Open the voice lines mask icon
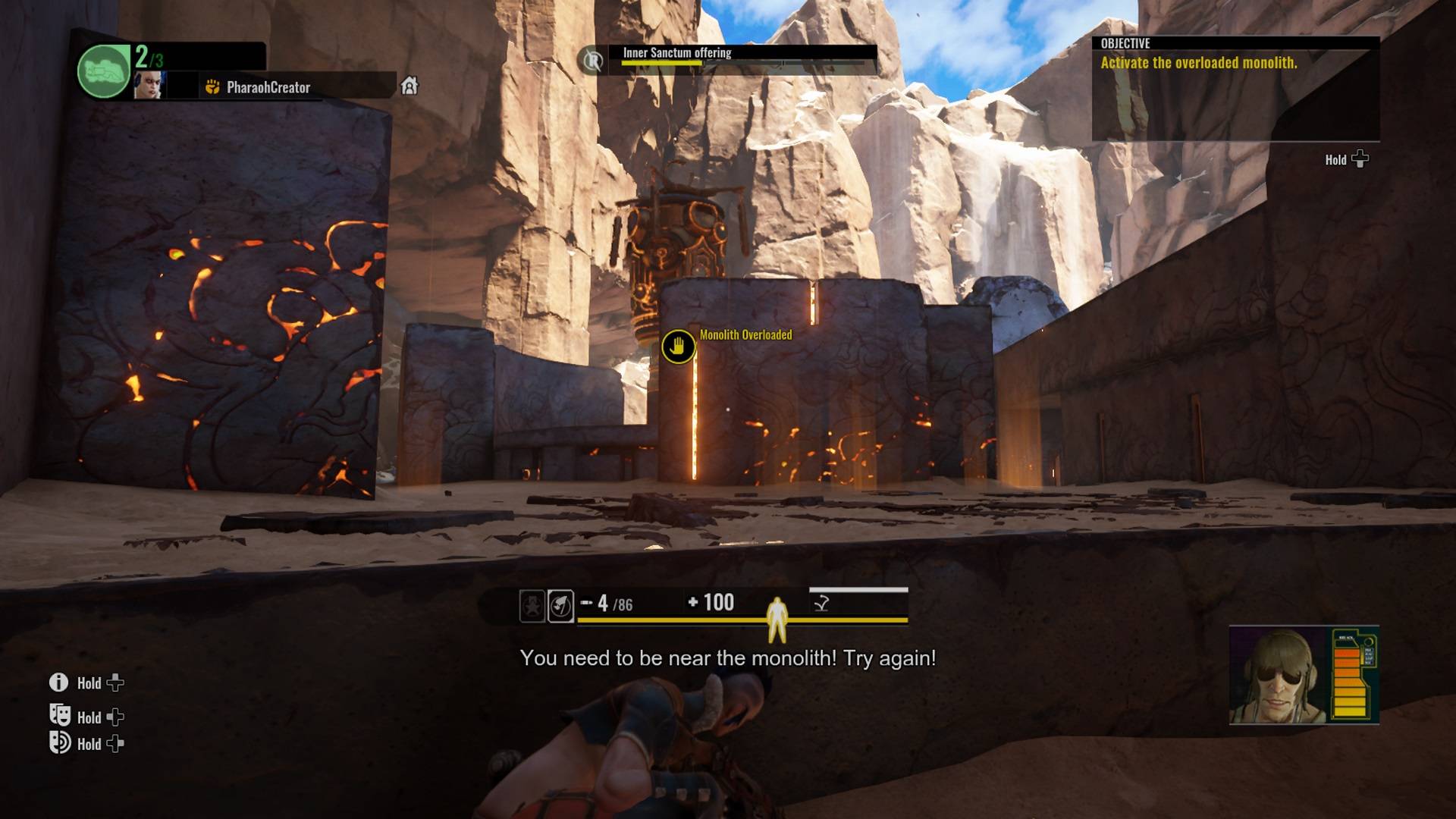The width and height of the screenshot is (1456, 819). point(60,742)
